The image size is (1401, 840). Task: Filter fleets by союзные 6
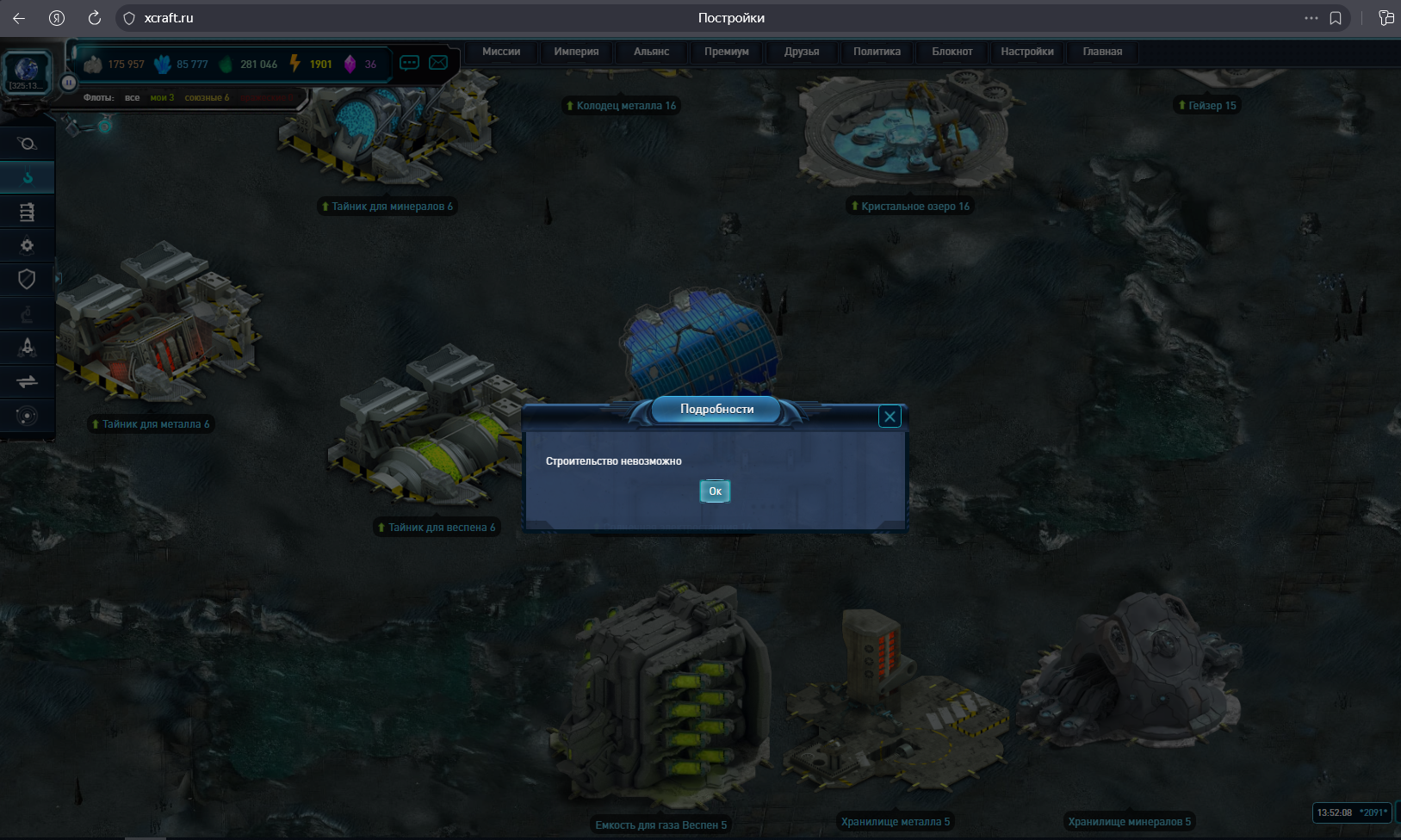(x=207, y=98)
